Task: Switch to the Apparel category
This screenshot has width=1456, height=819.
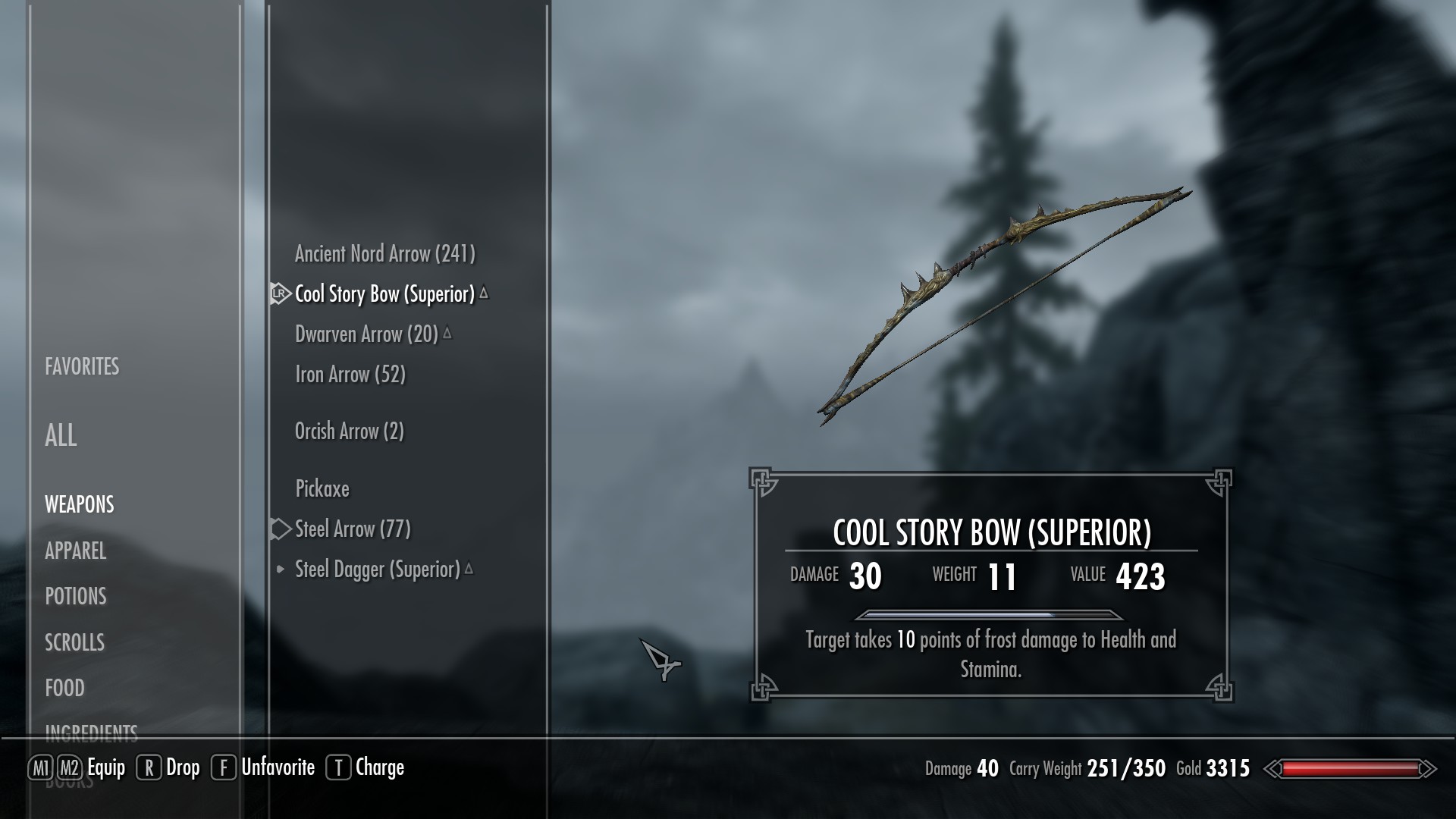Action: 75,551
